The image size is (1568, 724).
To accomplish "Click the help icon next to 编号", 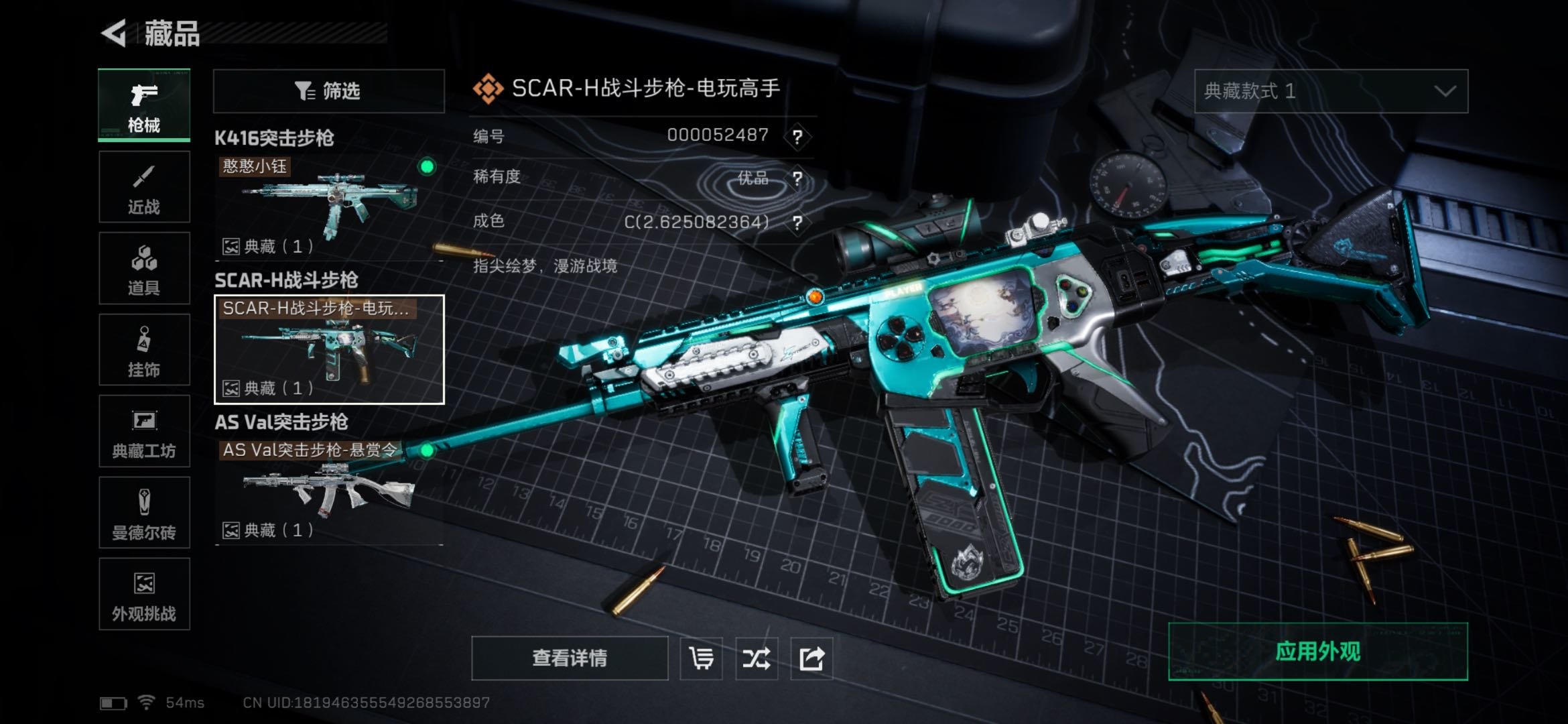I will (x=797, y=137).
